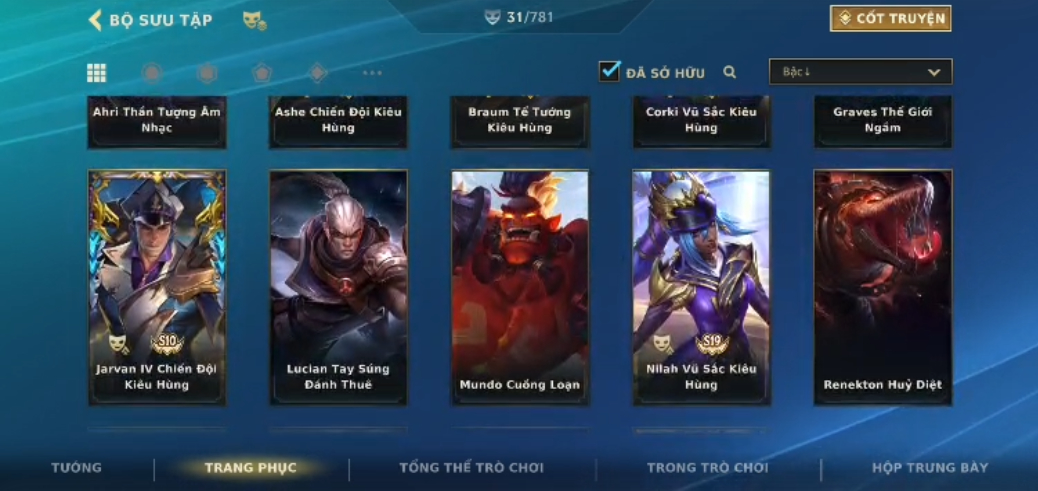View the Renekton Huỷ Diệt skin card
Image resolution: width=1038 pixels, height=491 pixels.
pyautogui.click(x=882, y=287)
